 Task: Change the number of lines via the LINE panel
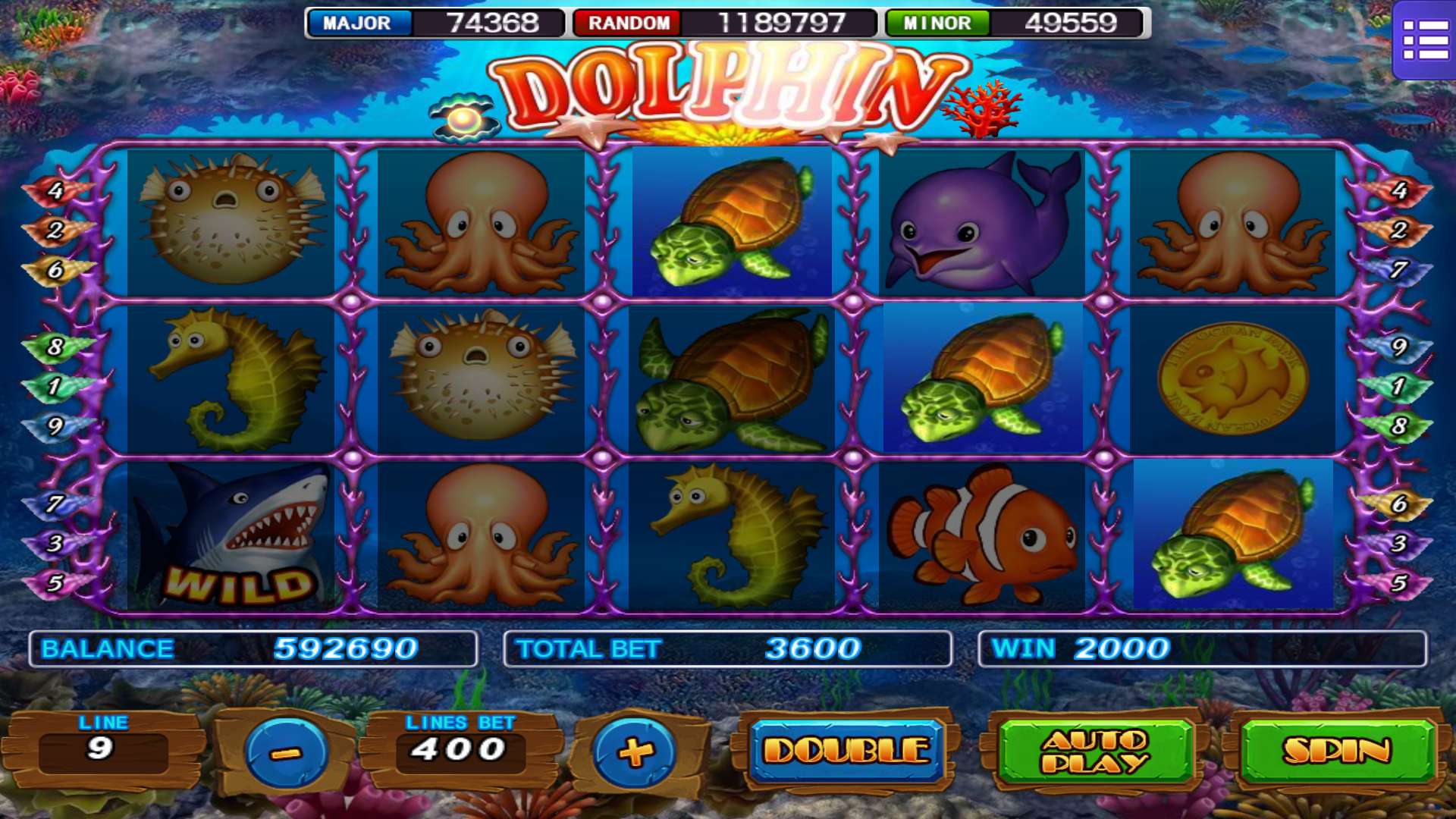102,747
